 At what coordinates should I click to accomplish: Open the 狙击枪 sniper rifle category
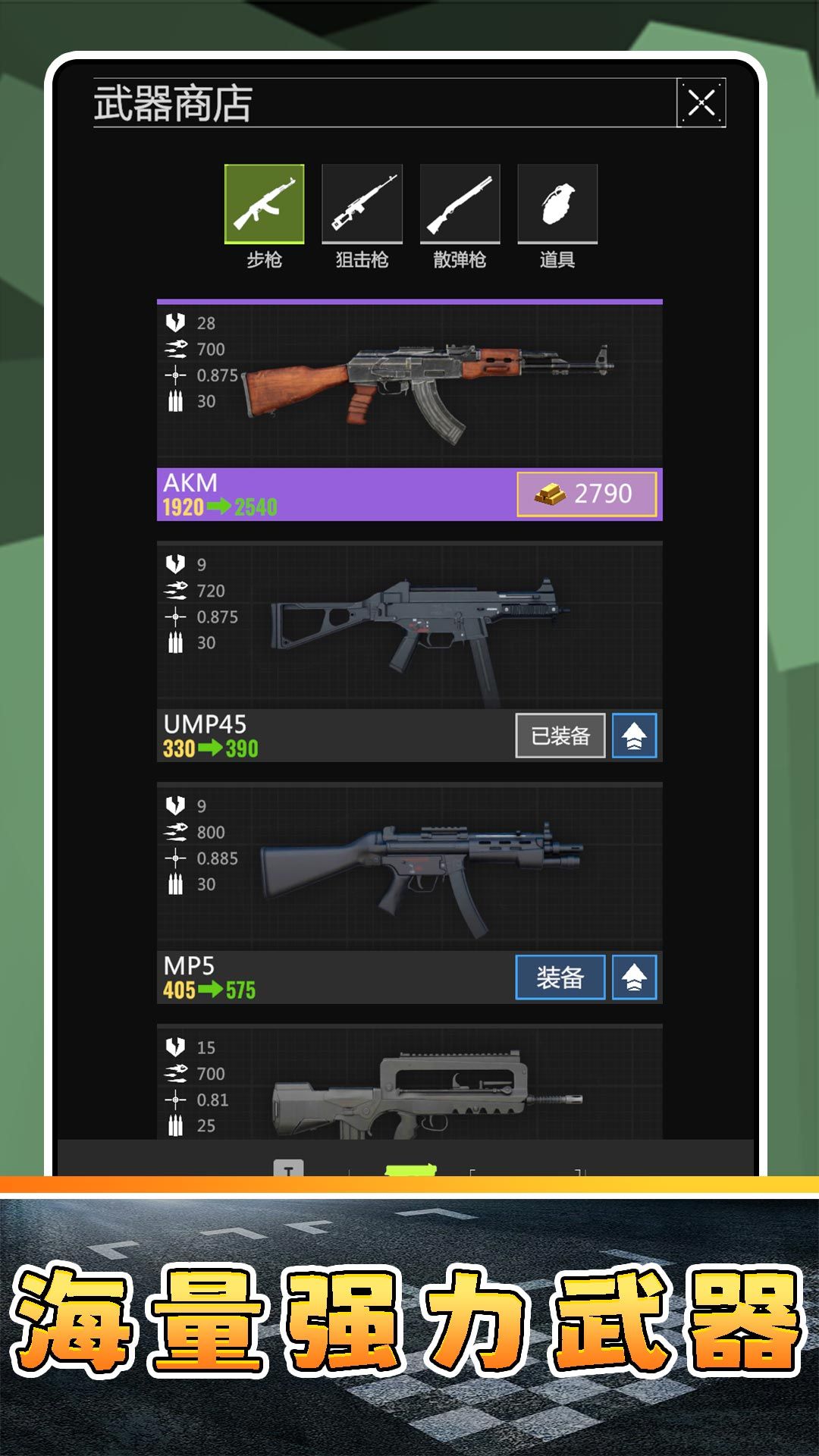[x=362, y=204]
